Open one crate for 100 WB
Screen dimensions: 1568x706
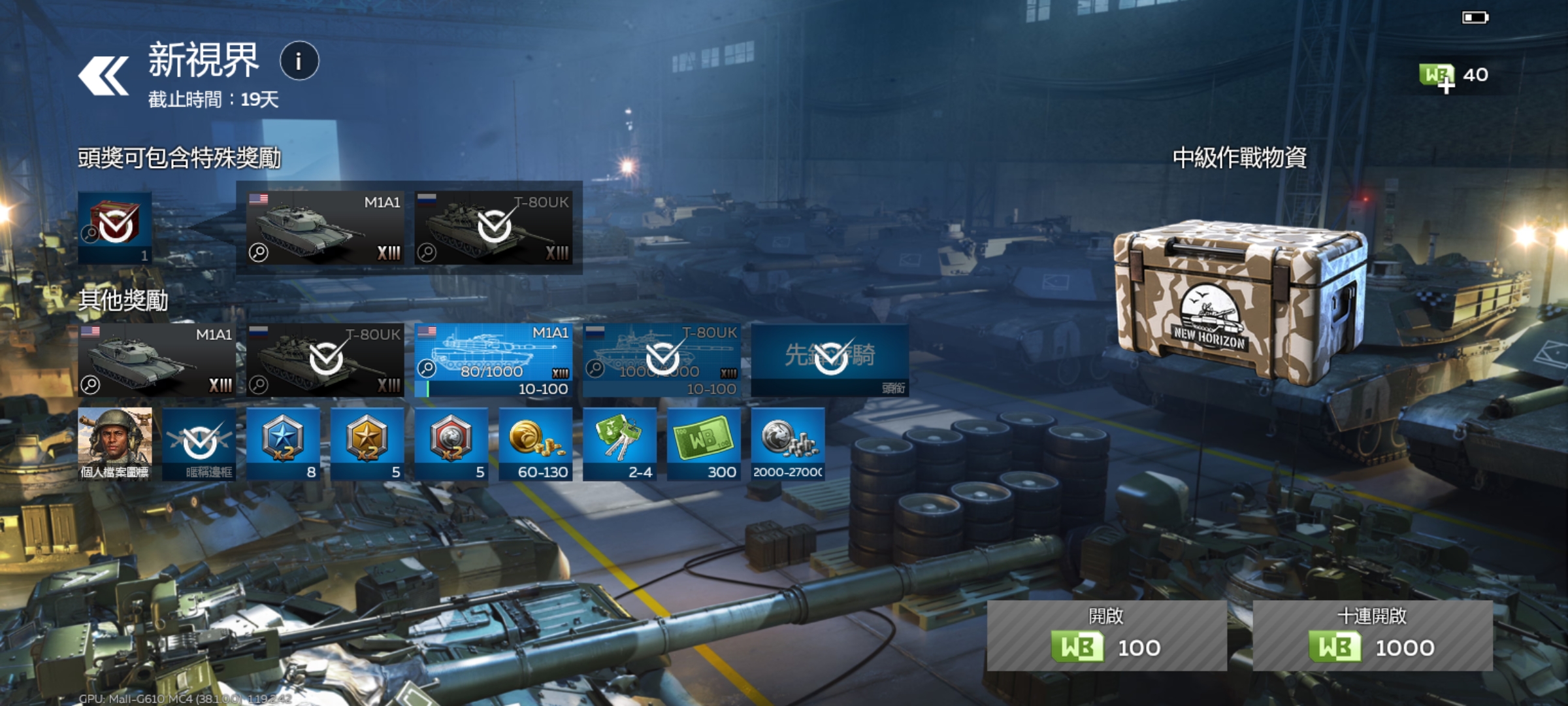[x=1106, y=635]
